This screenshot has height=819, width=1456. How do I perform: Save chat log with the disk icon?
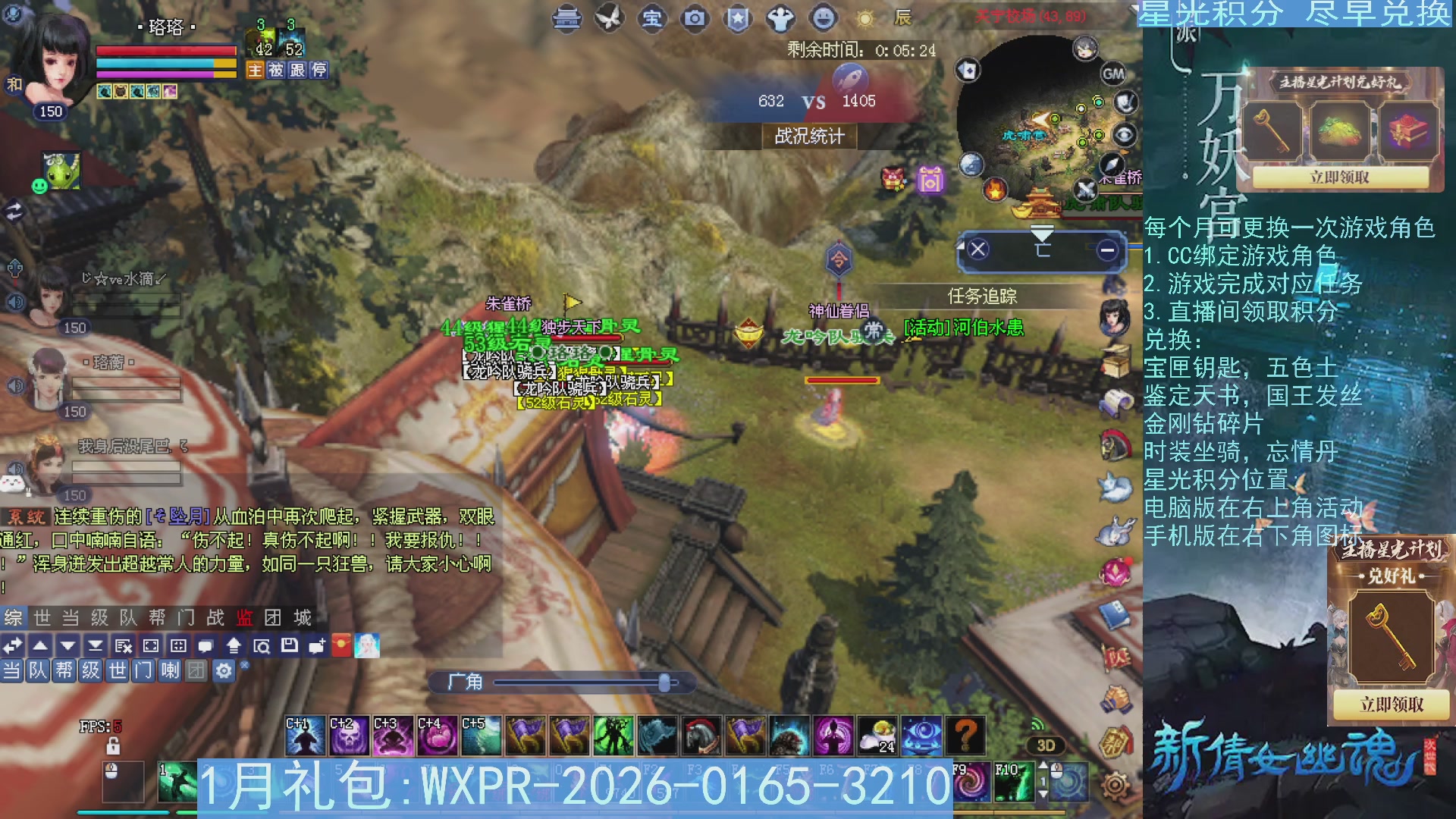coord(289,646)
